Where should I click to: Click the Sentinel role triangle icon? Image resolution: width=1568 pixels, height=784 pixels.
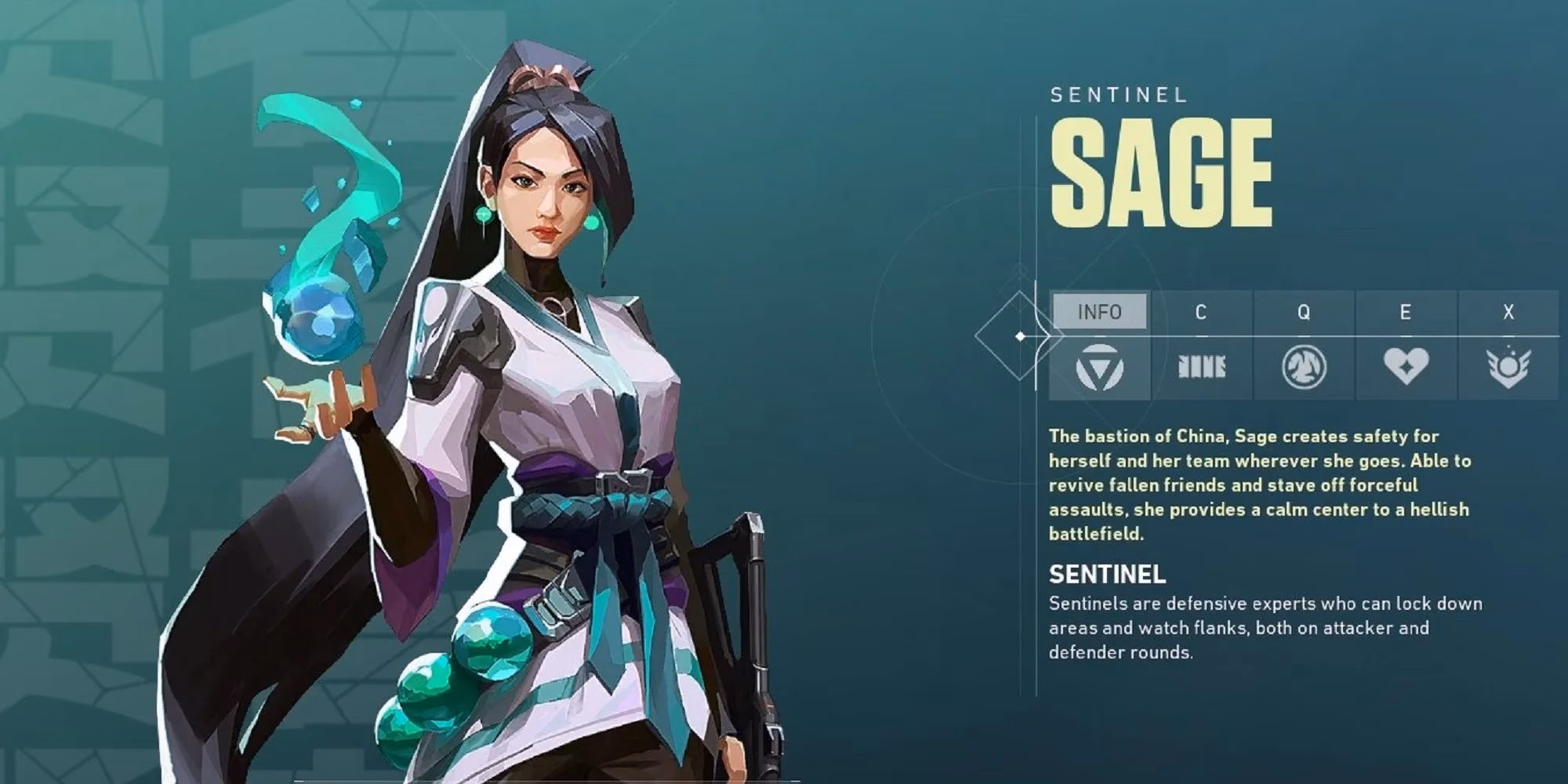click(x=1099, y=367)
